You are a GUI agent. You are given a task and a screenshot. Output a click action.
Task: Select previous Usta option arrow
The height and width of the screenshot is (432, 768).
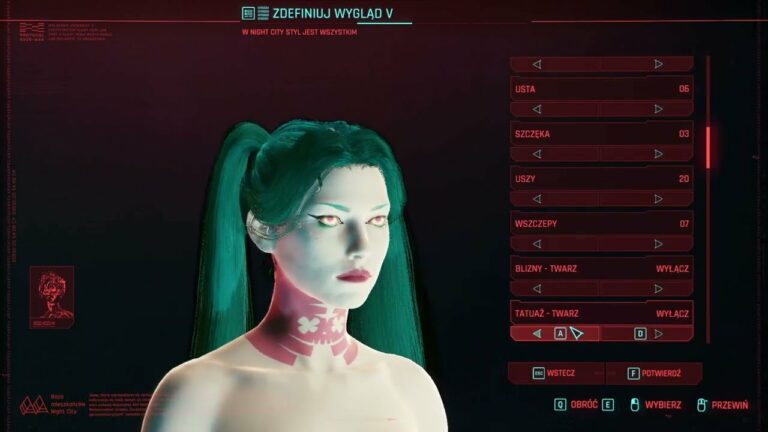[537, 109]
